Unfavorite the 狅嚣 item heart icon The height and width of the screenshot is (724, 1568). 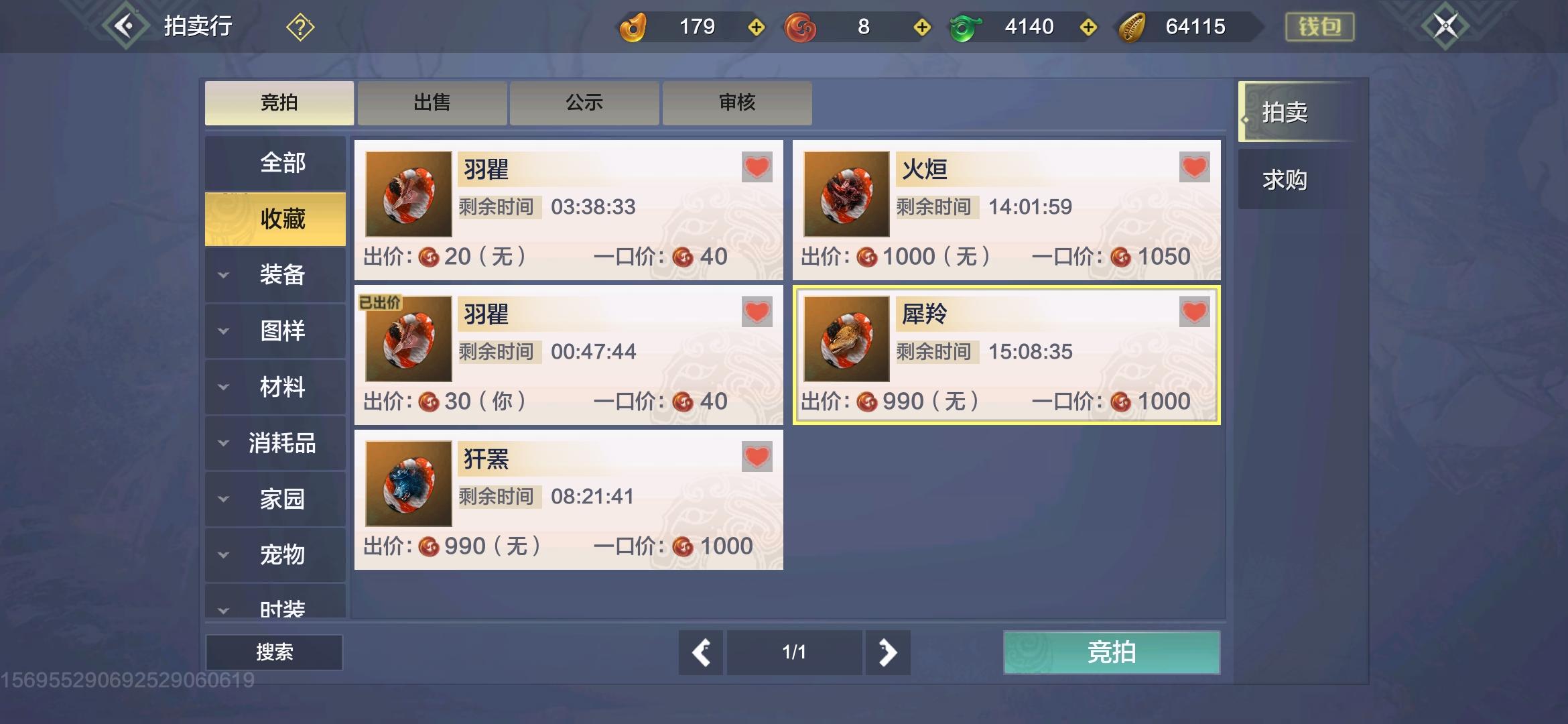pyautogui.click(x=756, y=458)
